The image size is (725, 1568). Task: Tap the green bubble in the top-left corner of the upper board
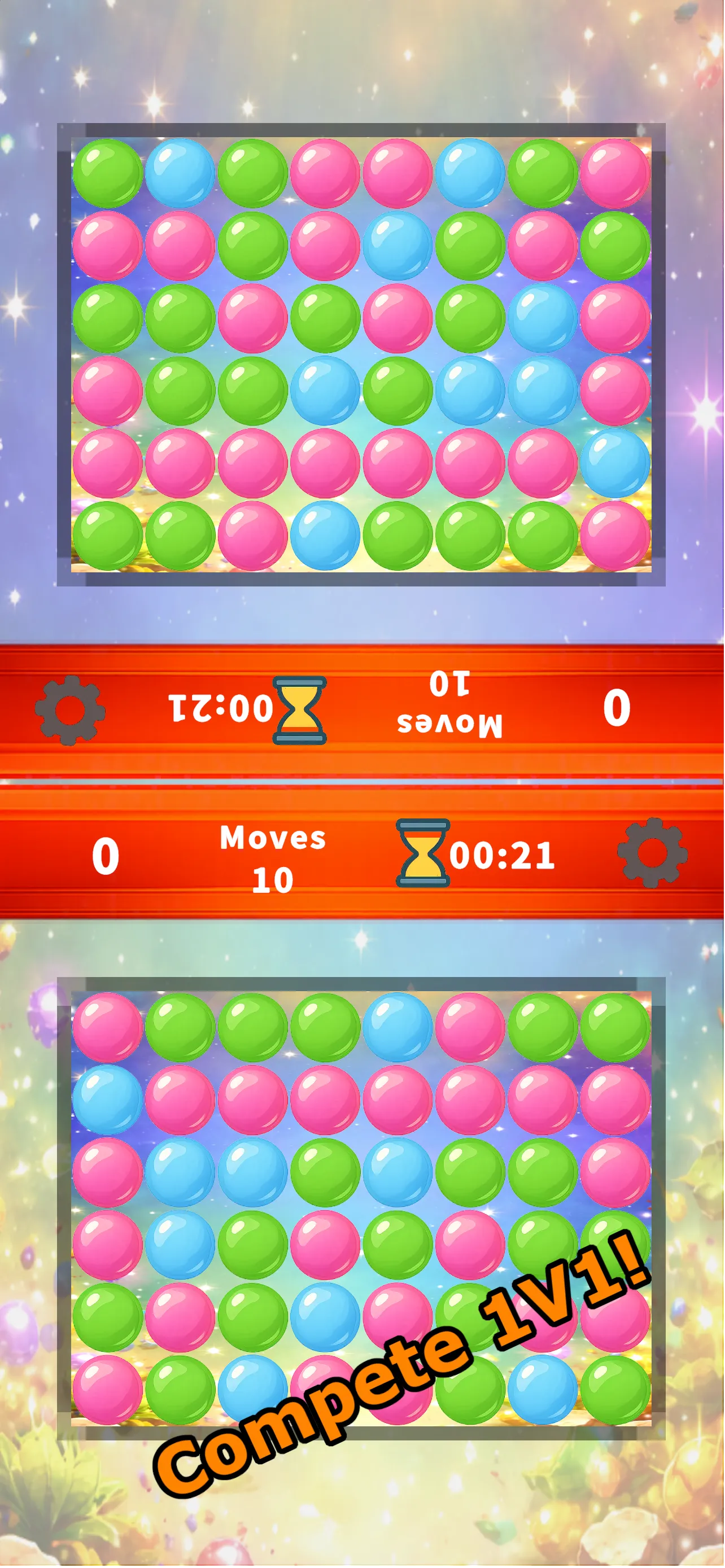coord(108,172)
